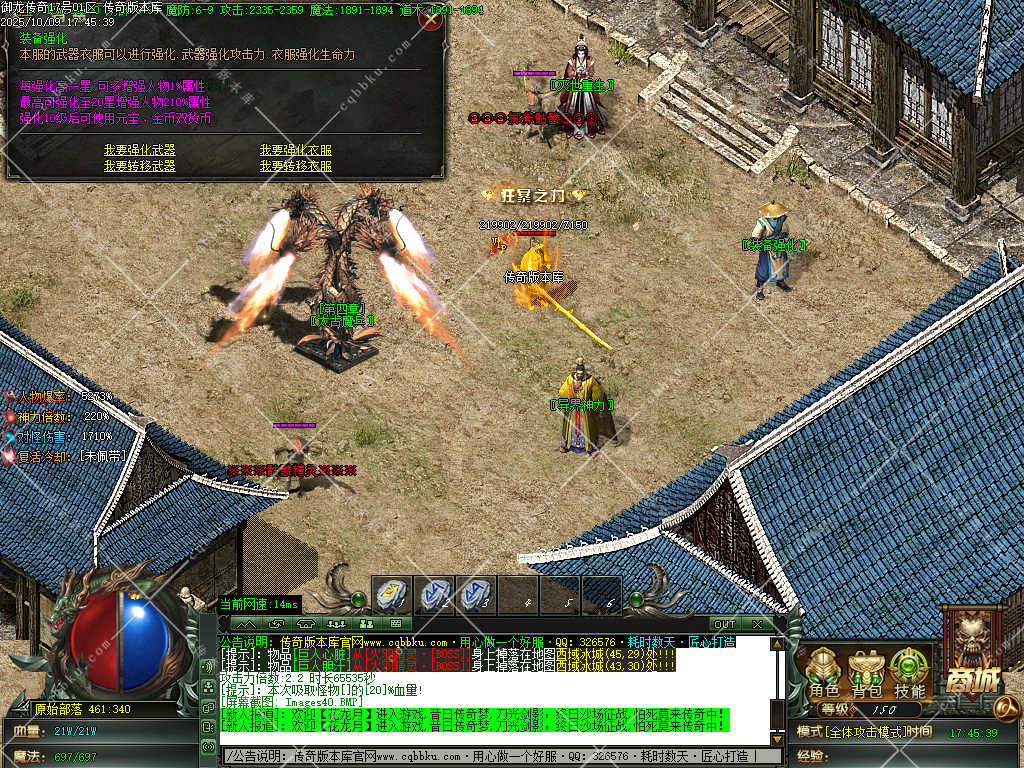Open the 背包 bag inventory

coord(867,673)
